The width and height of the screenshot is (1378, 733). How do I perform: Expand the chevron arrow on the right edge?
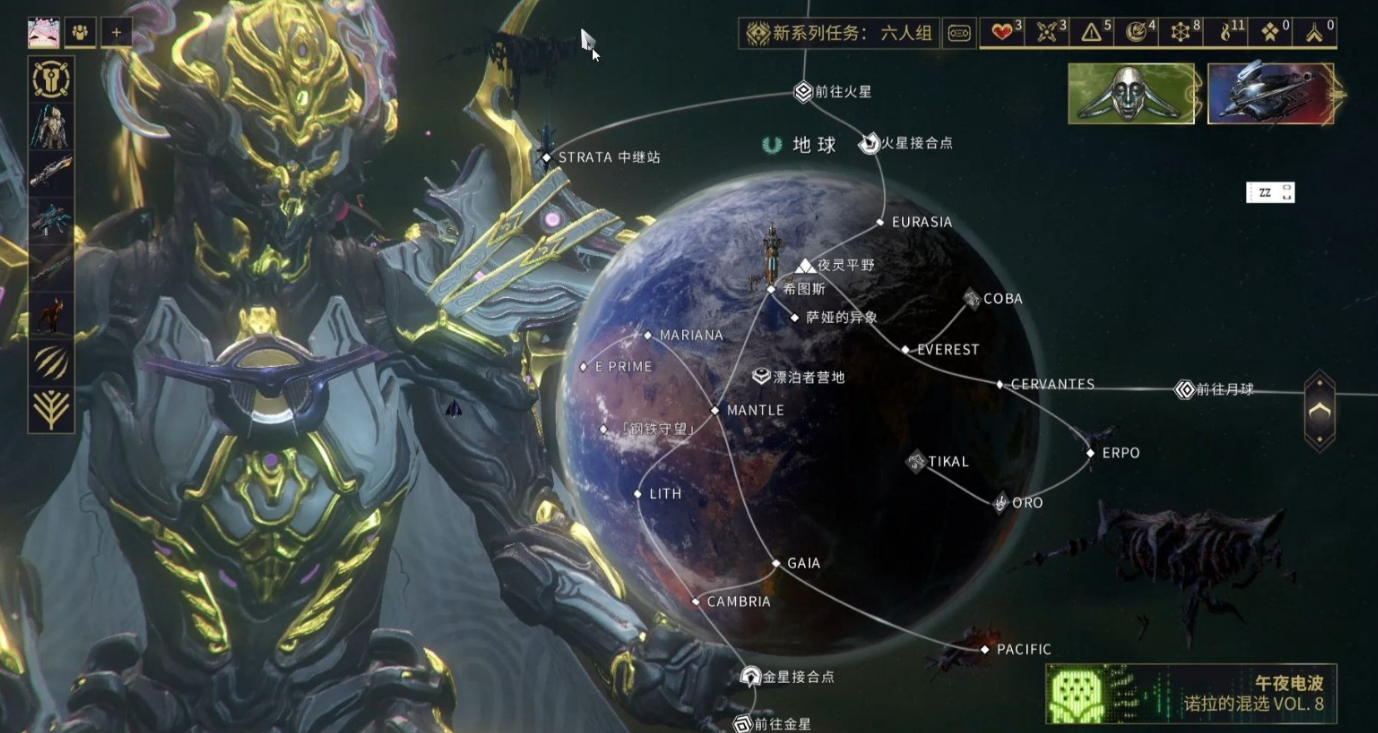point(1318,410)
